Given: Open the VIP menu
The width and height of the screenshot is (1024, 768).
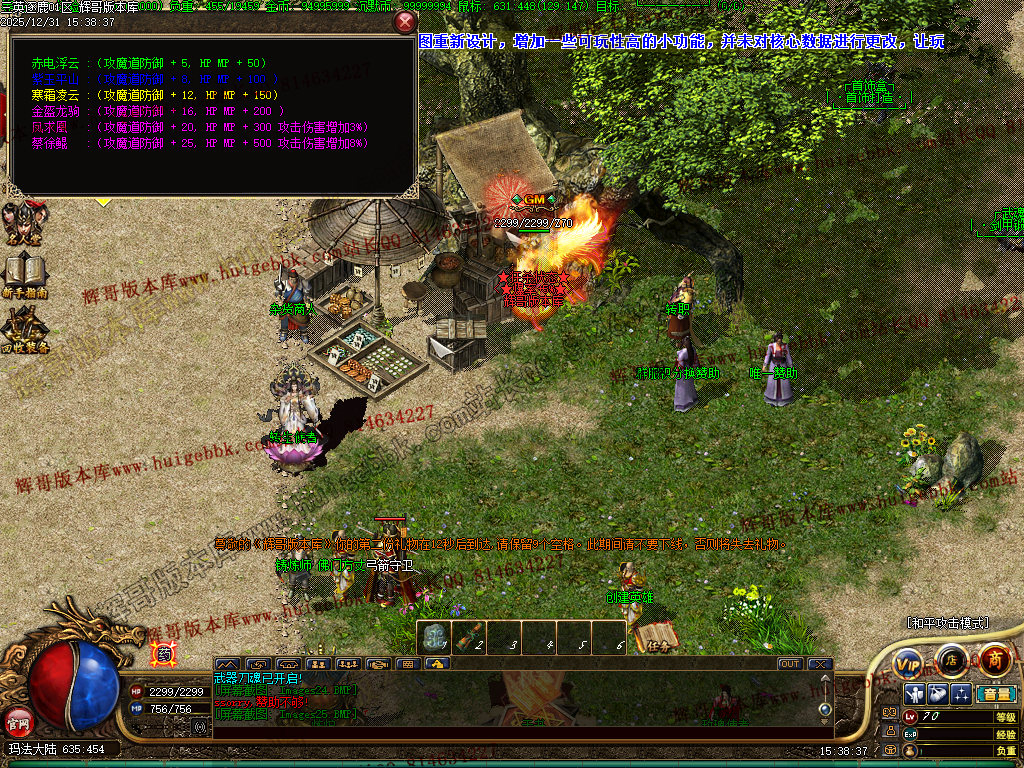Looking at the screenshot, I should pyautogui.click(x=908, y=661).
